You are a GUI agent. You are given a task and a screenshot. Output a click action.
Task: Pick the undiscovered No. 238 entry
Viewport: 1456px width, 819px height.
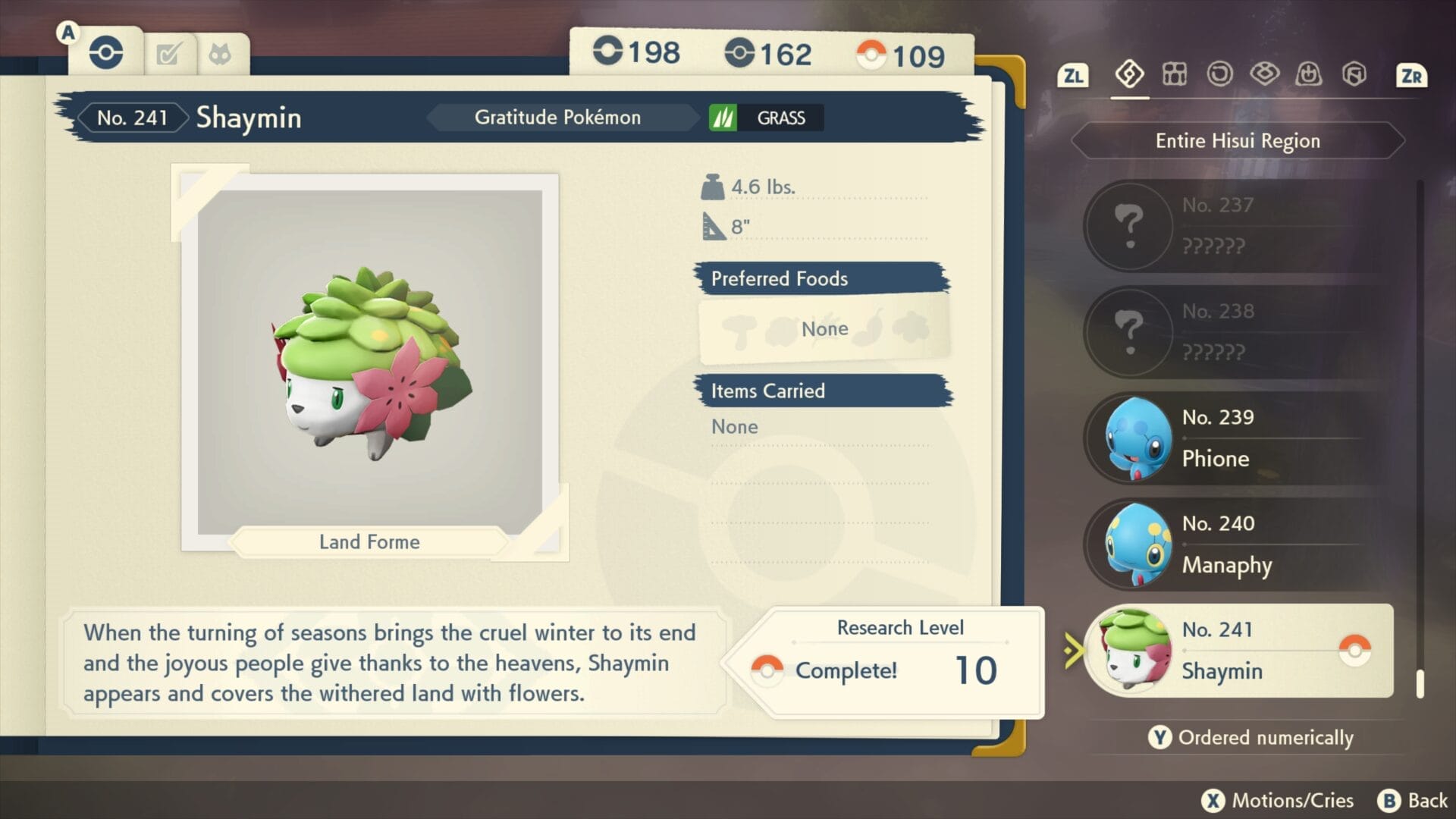tap(1239, 332)
